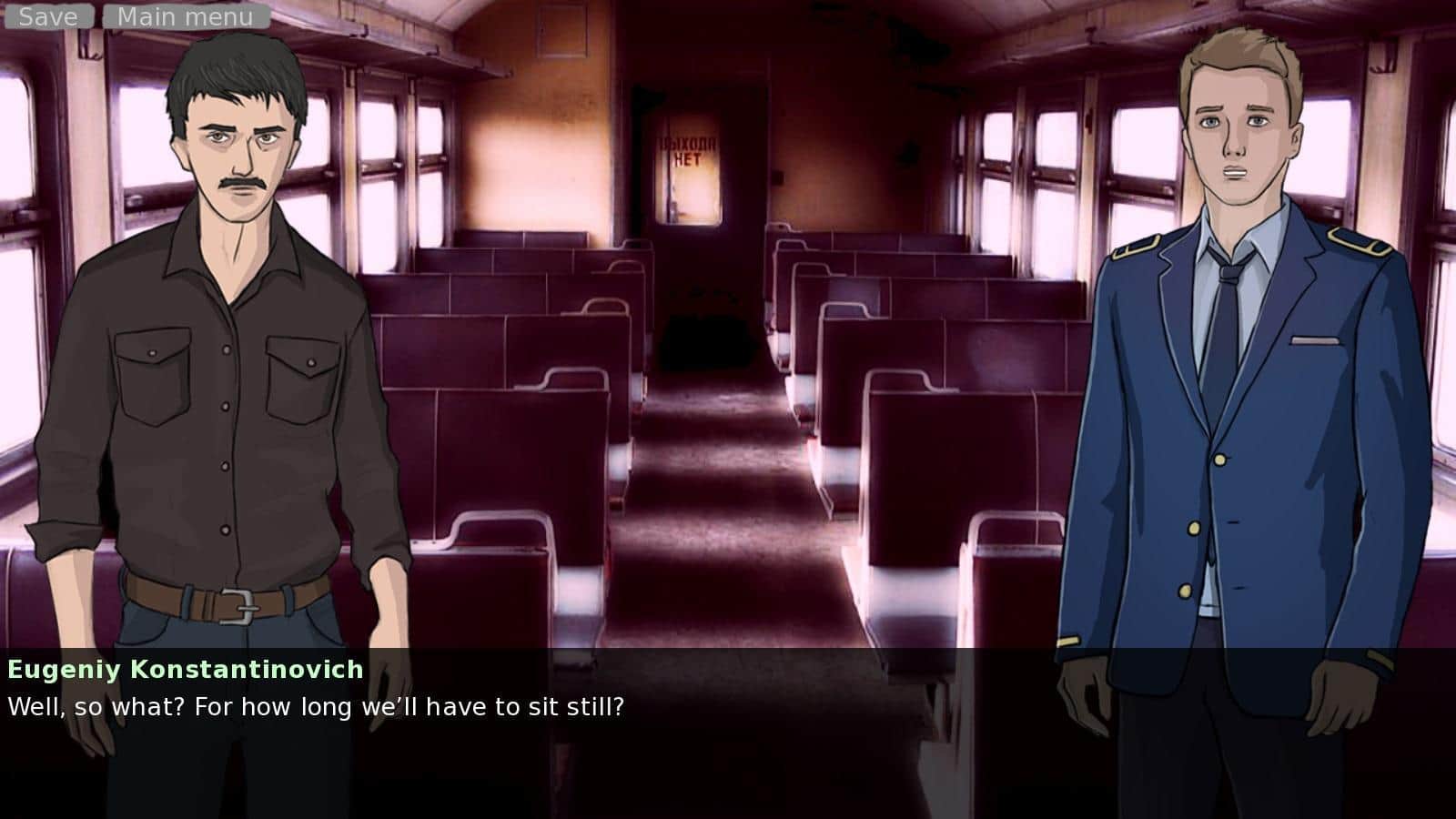Open the Main menu
Viewport: 1456px width, 819px height.
click(x=182, y=15)
